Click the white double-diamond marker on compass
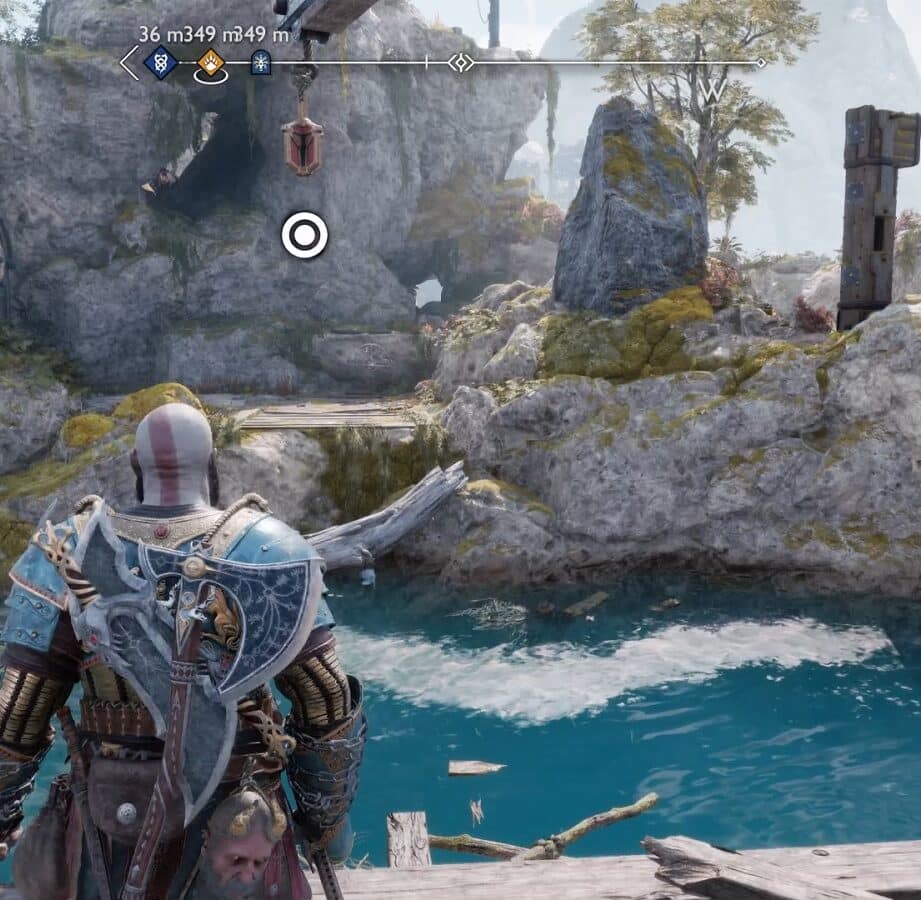The width and height of the screenshot is (921, 900). 461,63
